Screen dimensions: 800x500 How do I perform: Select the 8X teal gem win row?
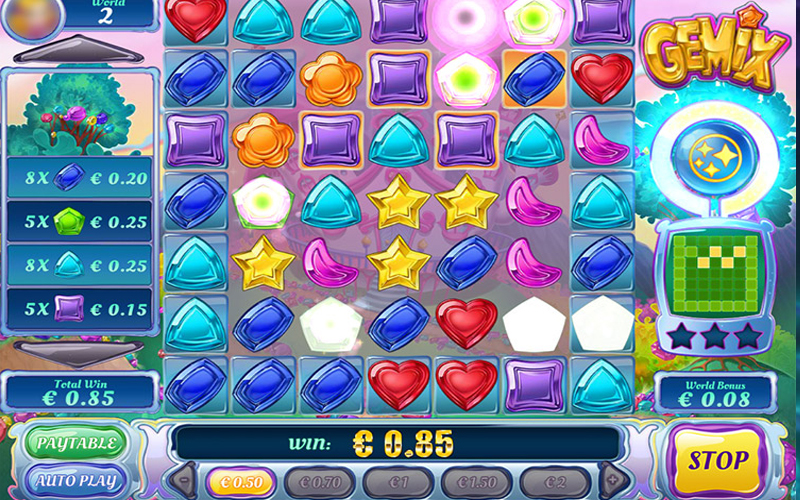coord(80,262)
